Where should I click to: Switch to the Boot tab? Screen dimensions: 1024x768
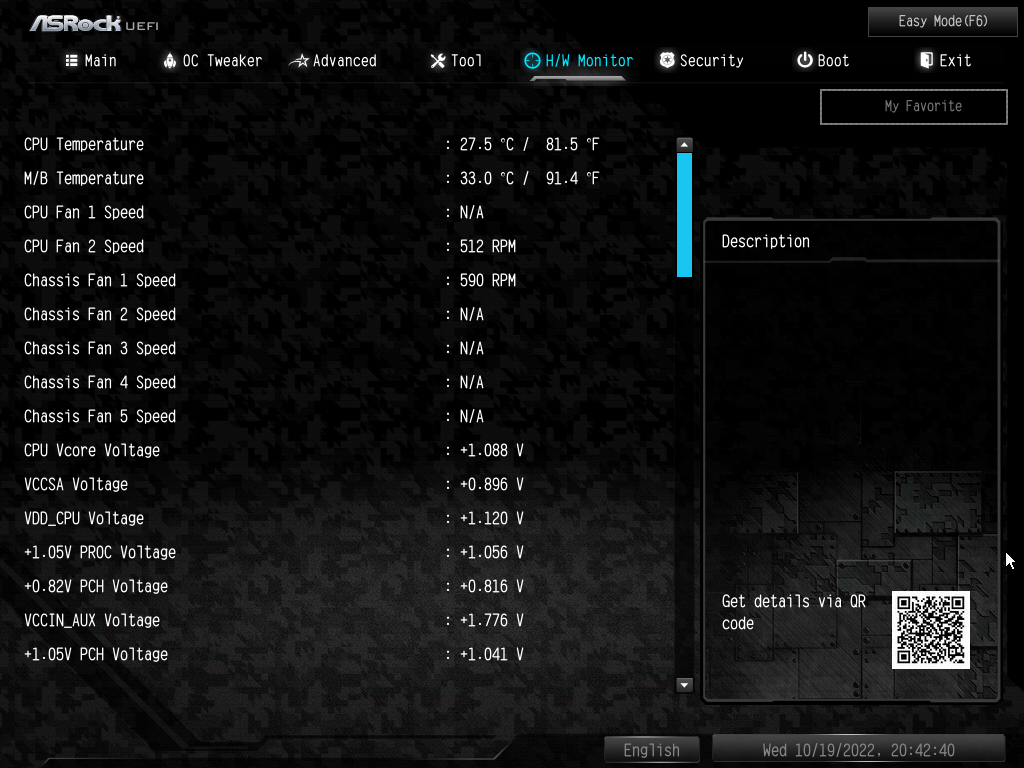click(823, 61)
